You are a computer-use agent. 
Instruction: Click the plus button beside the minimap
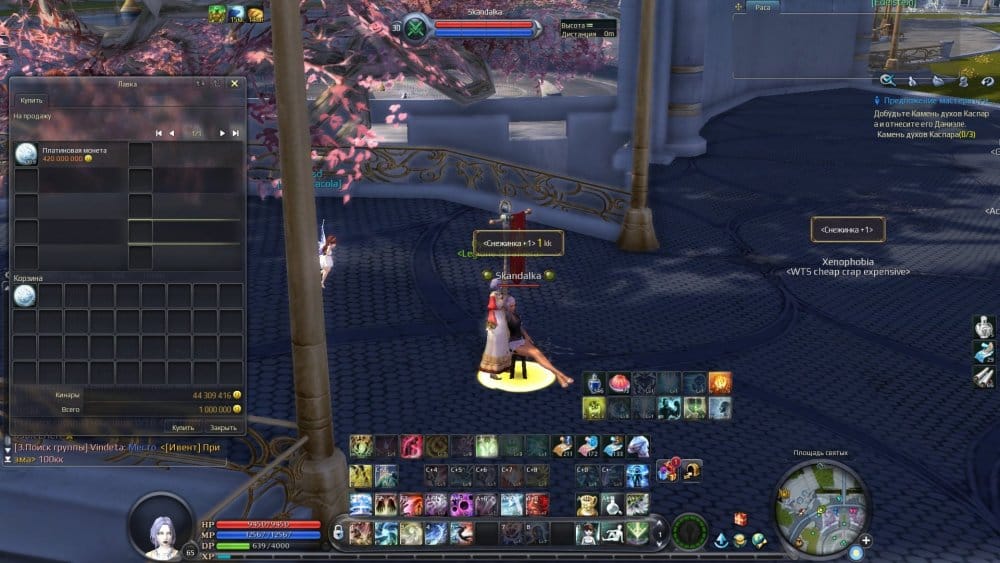pyautogui.click(x=865, y=540)
